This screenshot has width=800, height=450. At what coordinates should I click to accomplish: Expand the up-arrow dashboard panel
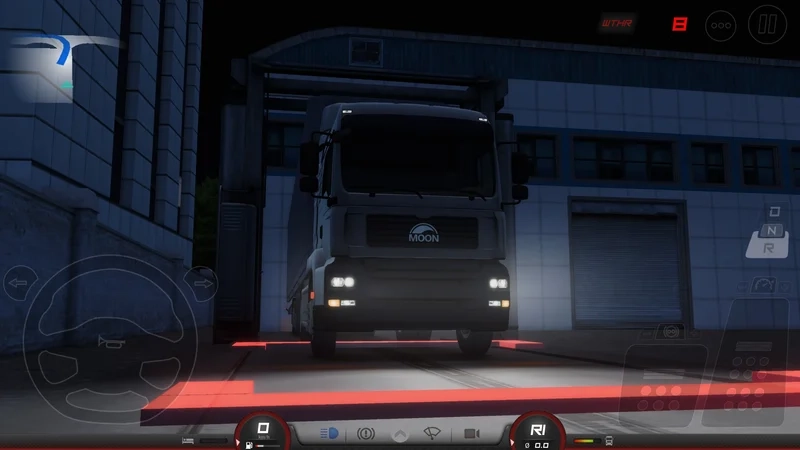(x=400, y=434)
